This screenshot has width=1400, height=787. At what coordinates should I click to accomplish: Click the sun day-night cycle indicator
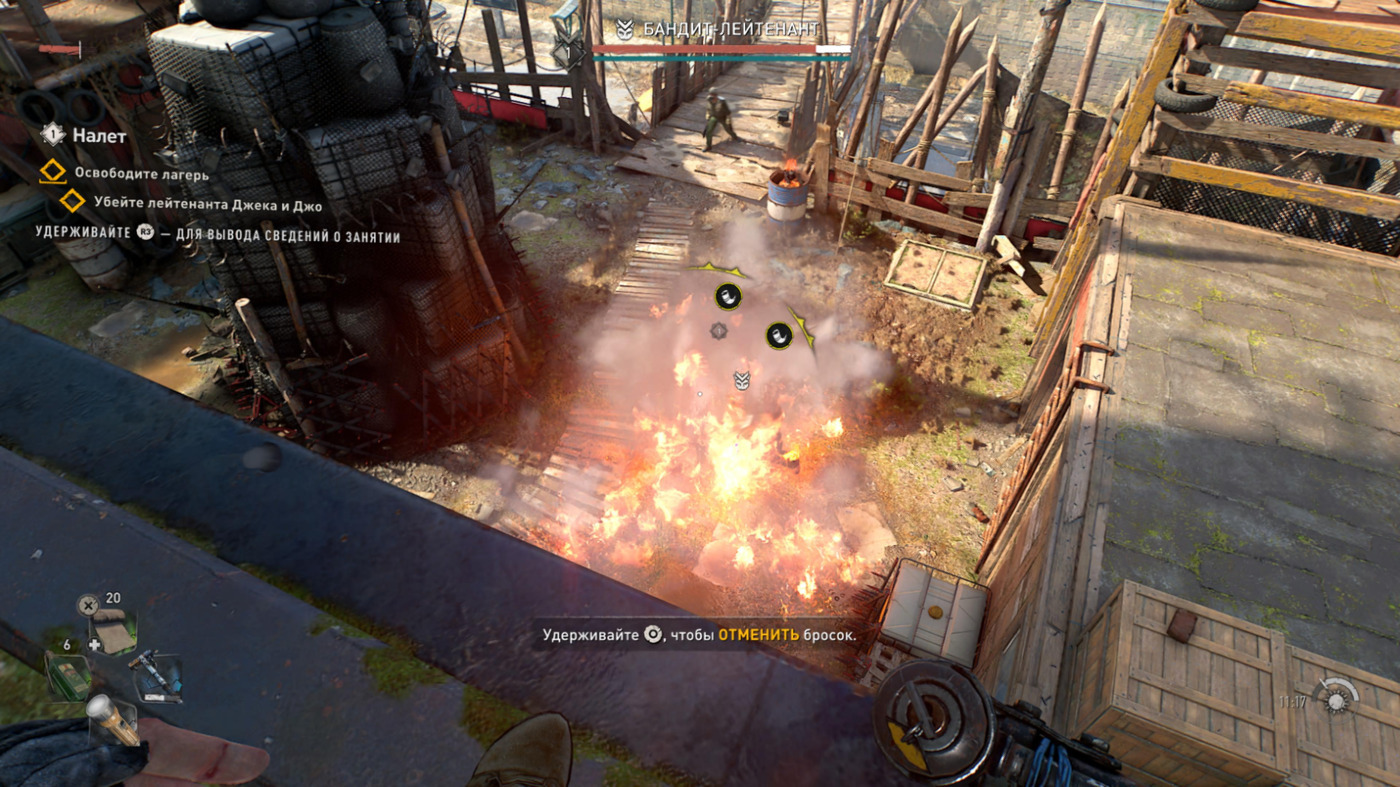pos(1336,699)
